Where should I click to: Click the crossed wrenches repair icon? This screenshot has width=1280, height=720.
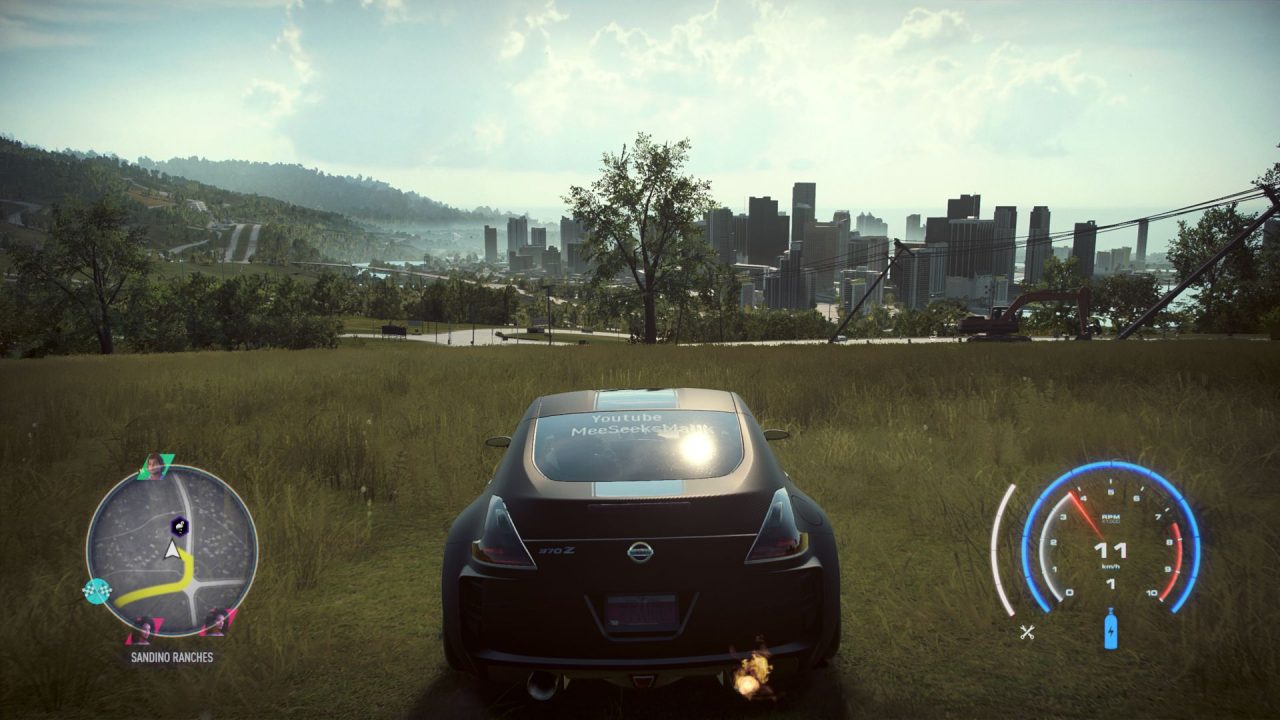[x=1027, y=631]
